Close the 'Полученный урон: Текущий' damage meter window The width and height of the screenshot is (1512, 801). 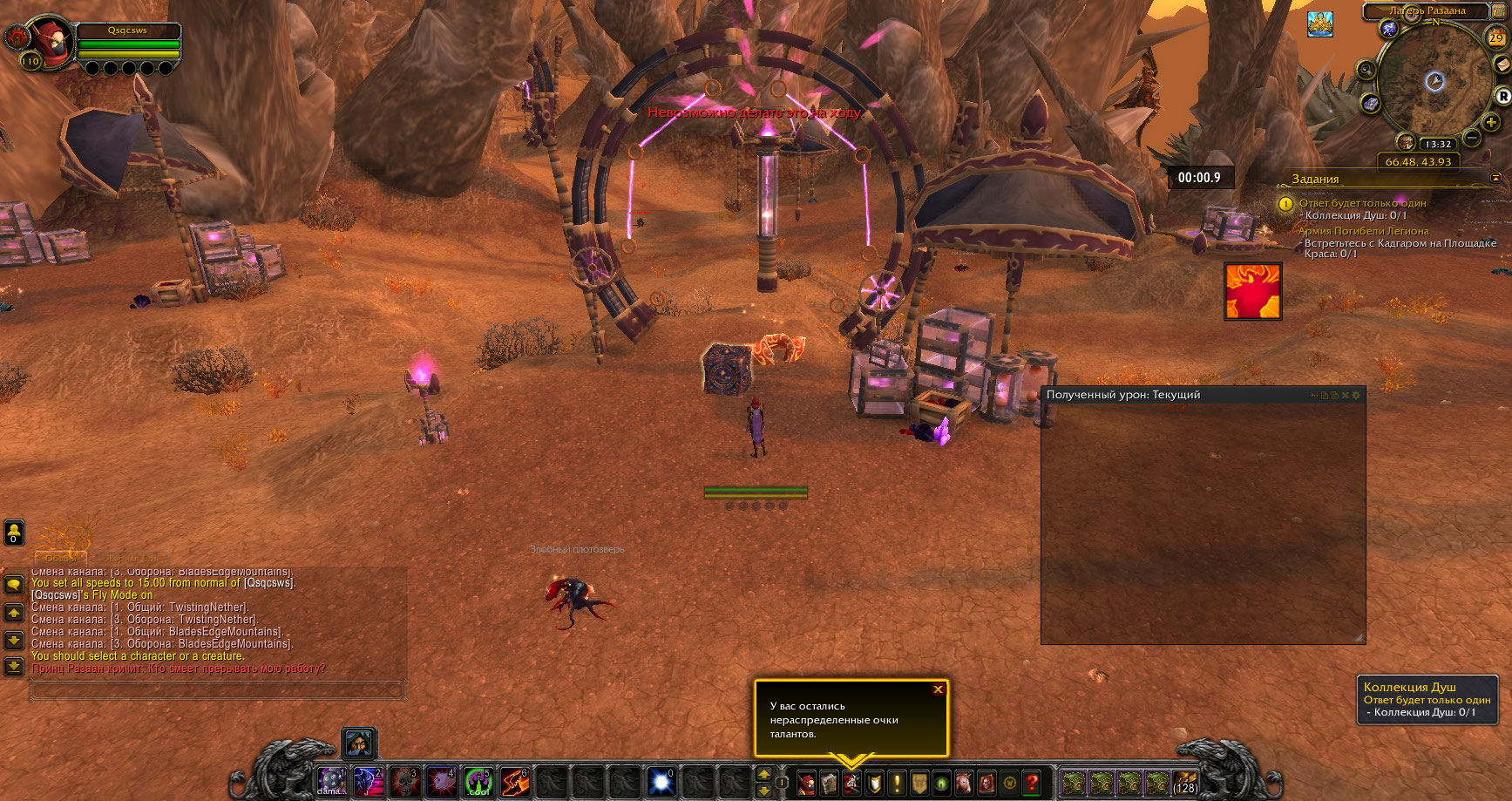click(1345, 396)
